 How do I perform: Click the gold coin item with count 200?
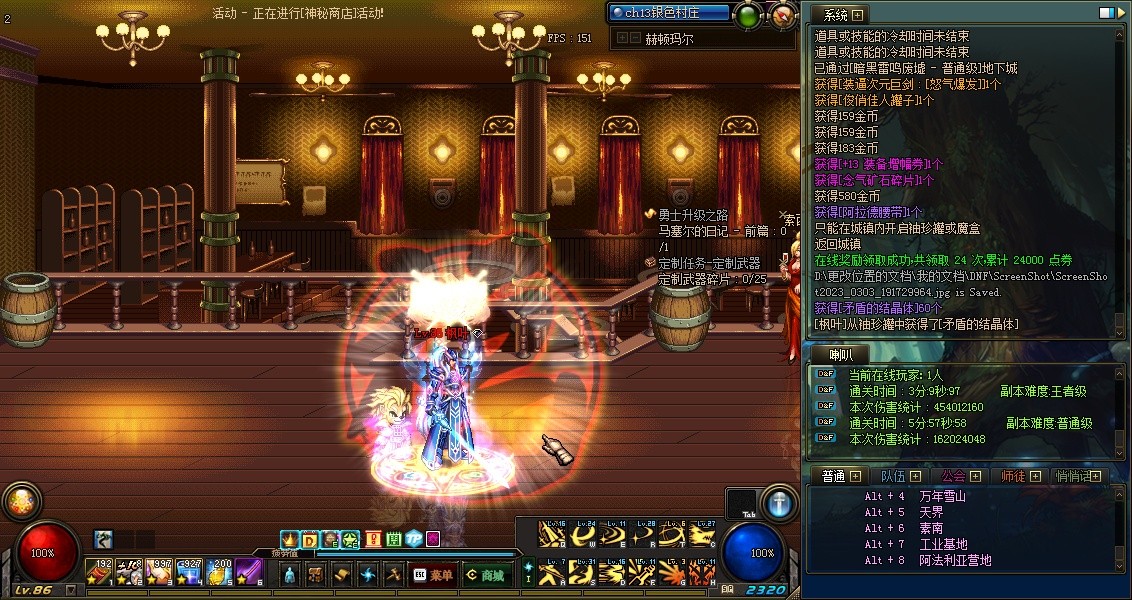tap(219, 572)
